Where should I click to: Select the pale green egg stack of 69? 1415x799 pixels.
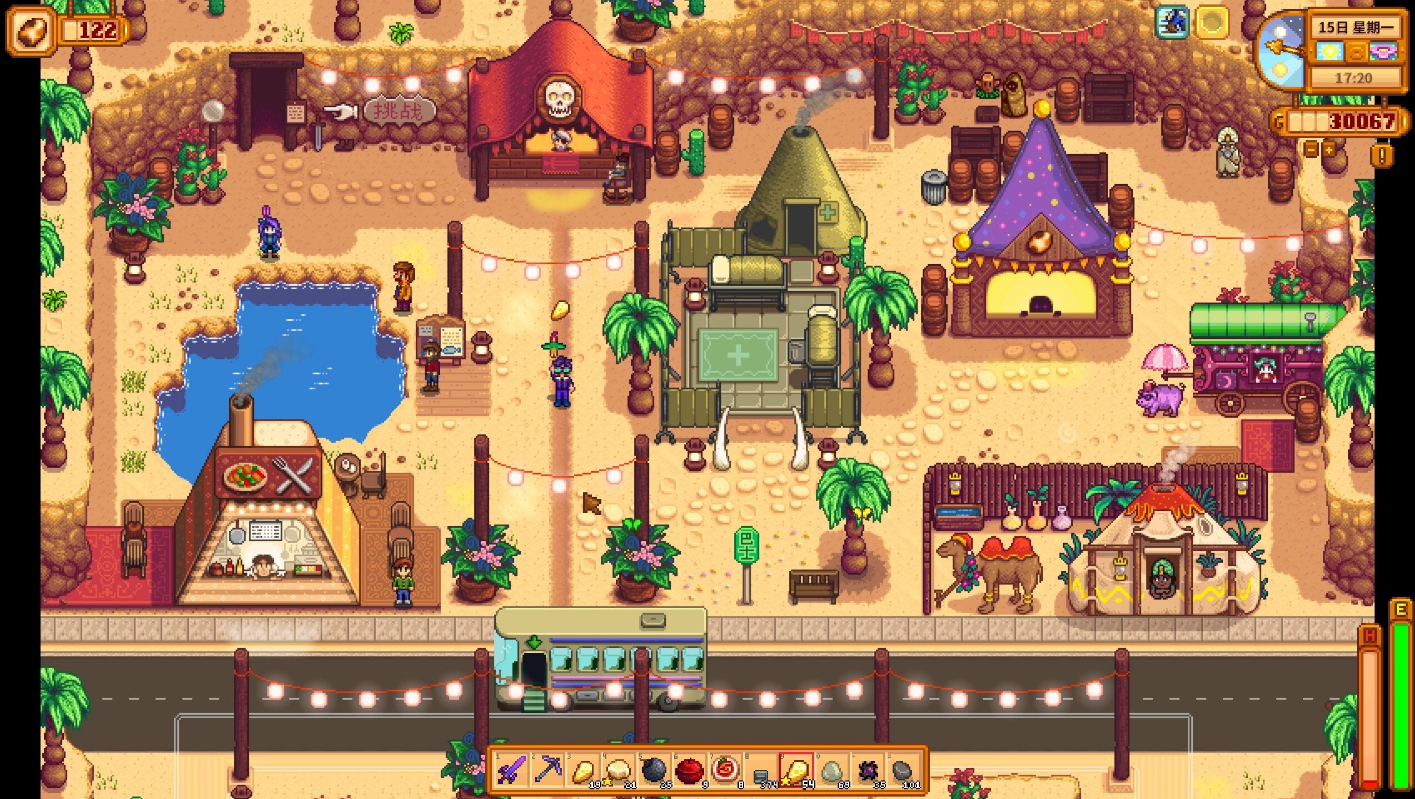pyautogui.click(x=831, y=770)
